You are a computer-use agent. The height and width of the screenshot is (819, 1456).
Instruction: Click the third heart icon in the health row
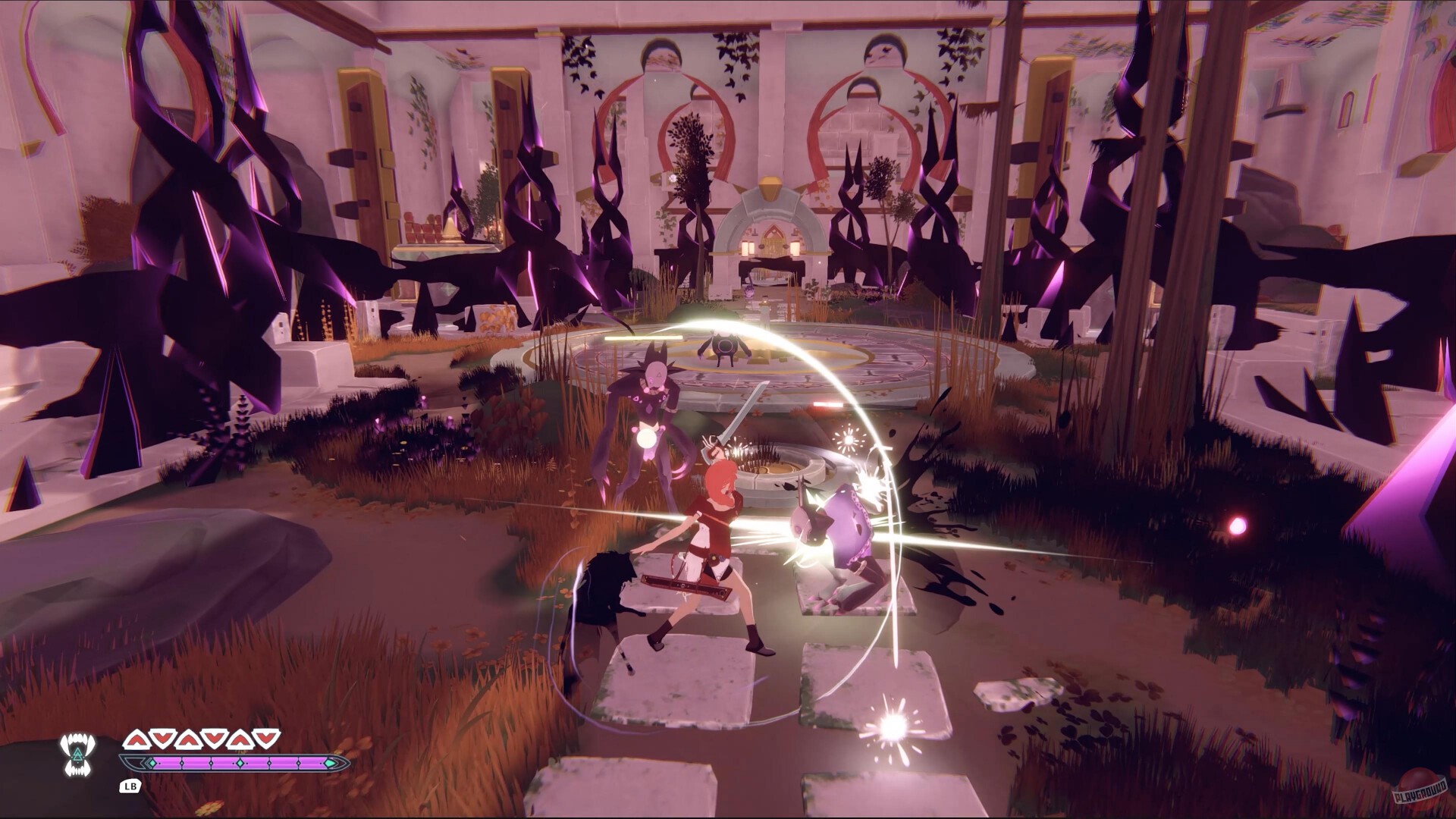pyautogui.click(x=187, y=739)
